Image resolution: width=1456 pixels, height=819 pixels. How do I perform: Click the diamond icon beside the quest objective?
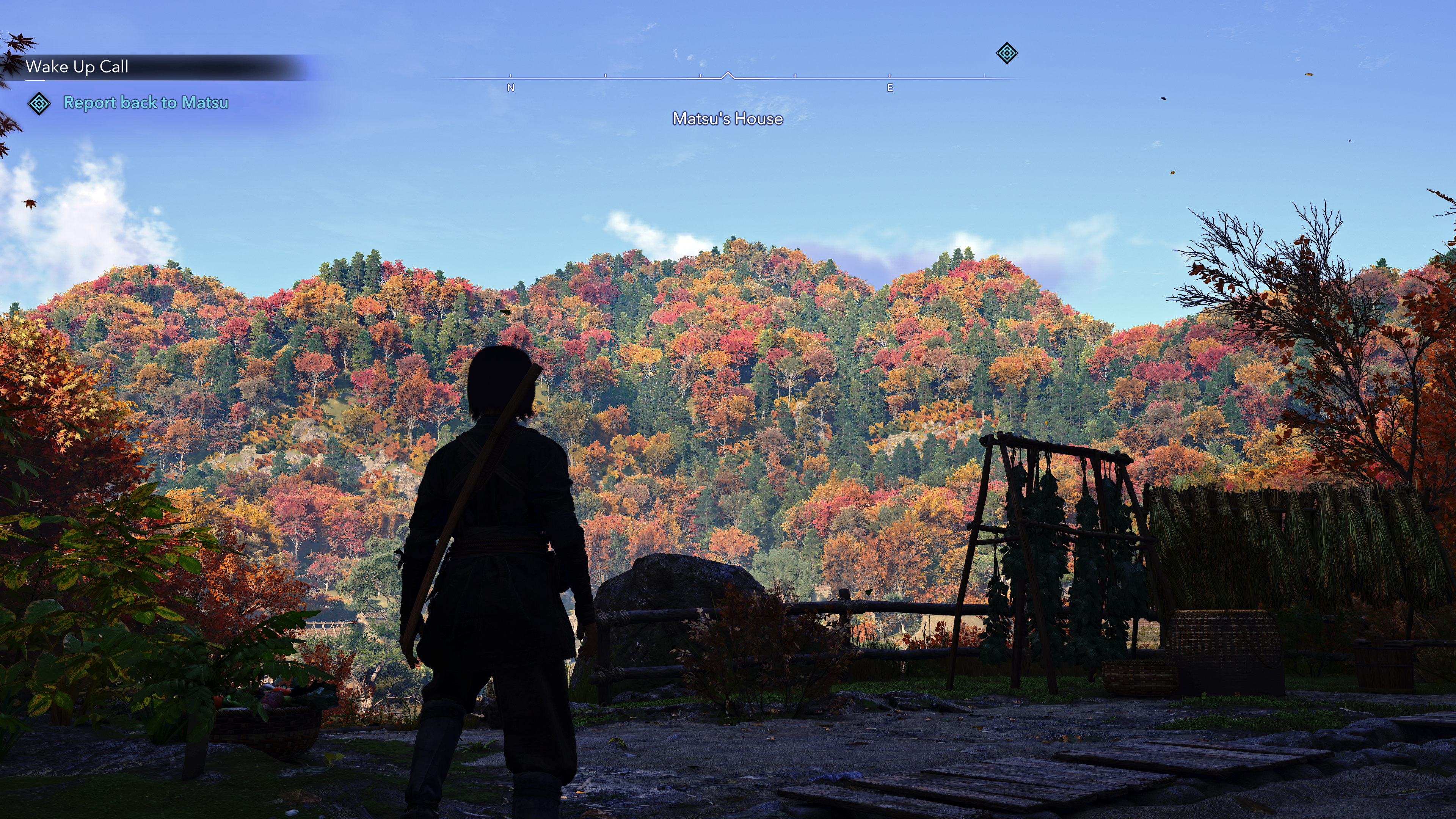[39, 104]
